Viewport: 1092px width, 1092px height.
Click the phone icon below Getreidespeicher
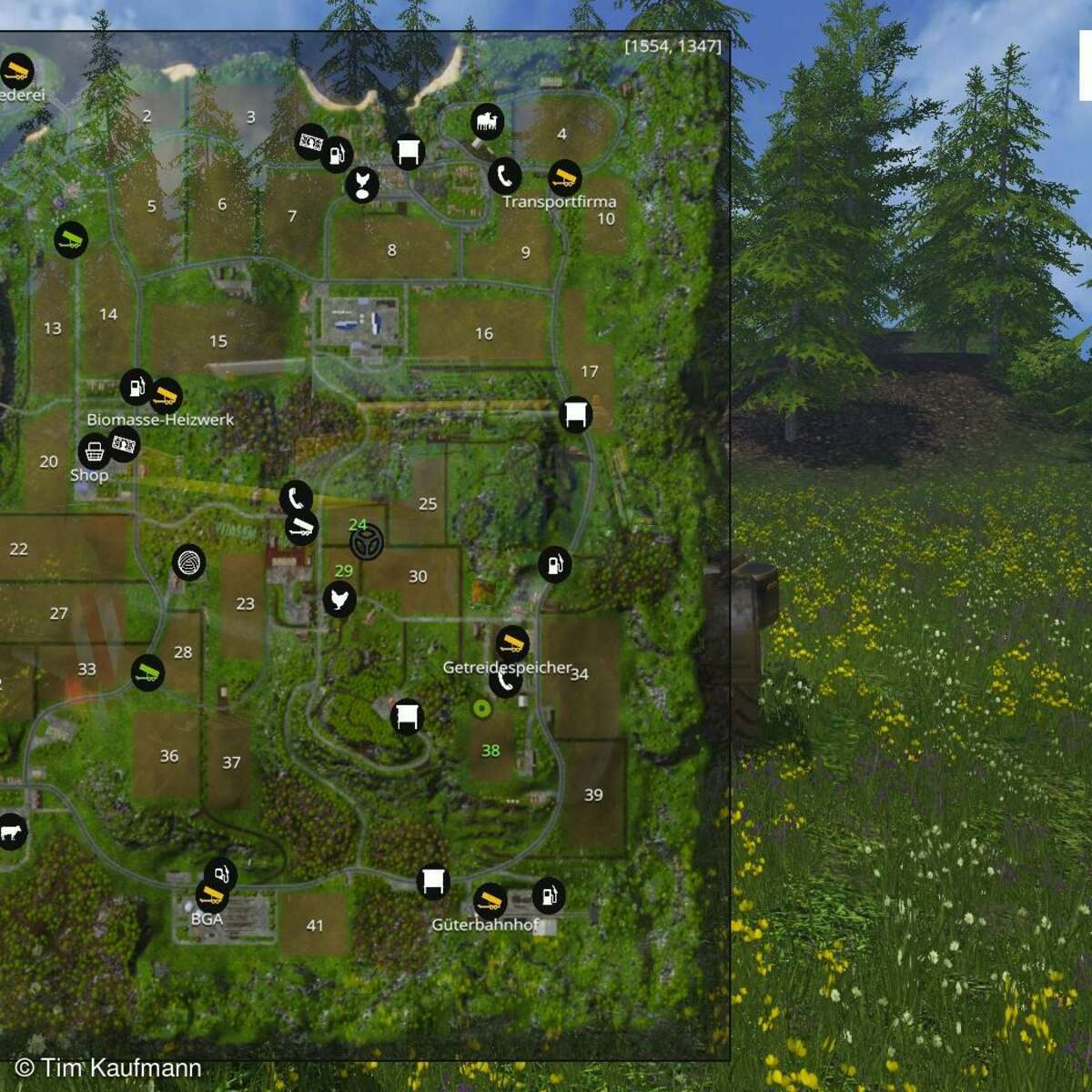click(503, 682)
